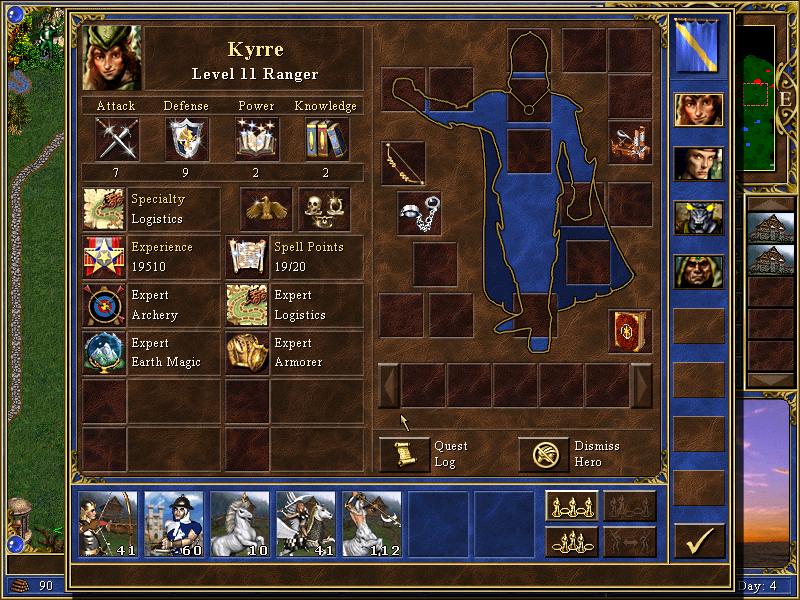Pick the equipped bow artifact
This screenshot has width=800, height=600.
coord(403,163)
